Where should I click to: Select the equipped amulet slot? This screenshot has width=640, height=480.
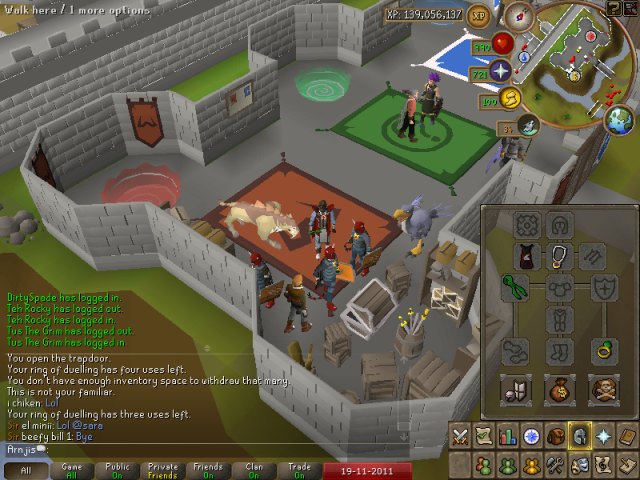coord(559,256)
